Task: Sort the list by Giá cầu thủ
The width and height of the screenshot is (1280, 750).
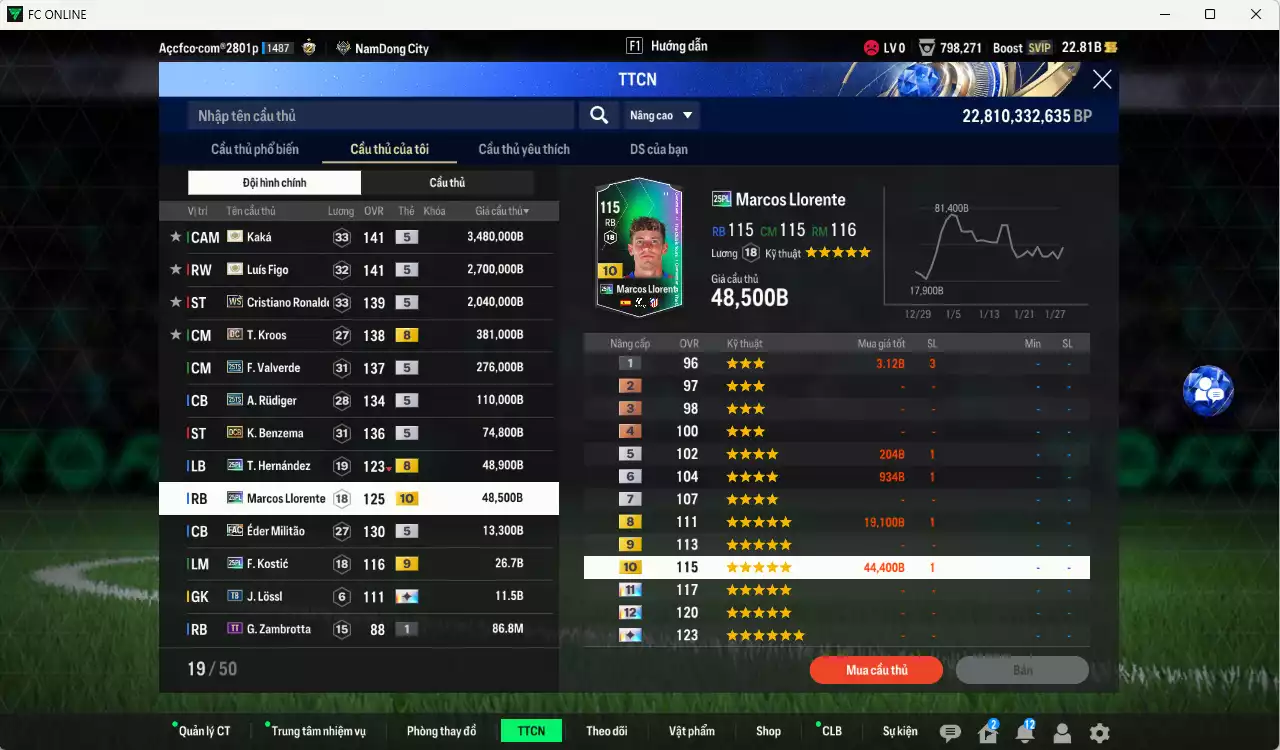Action: tap(502, 211)
